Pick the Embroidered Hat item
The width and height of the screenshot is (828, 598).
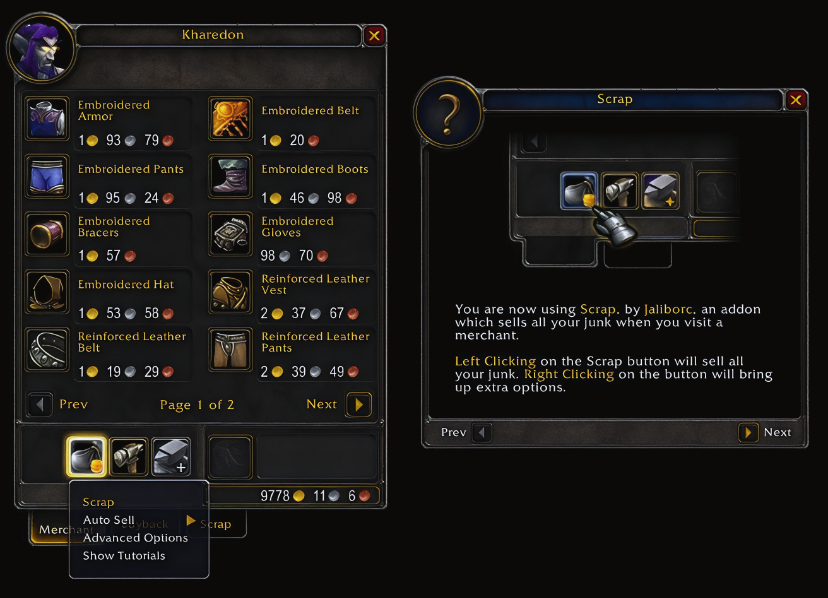point(45,291)
